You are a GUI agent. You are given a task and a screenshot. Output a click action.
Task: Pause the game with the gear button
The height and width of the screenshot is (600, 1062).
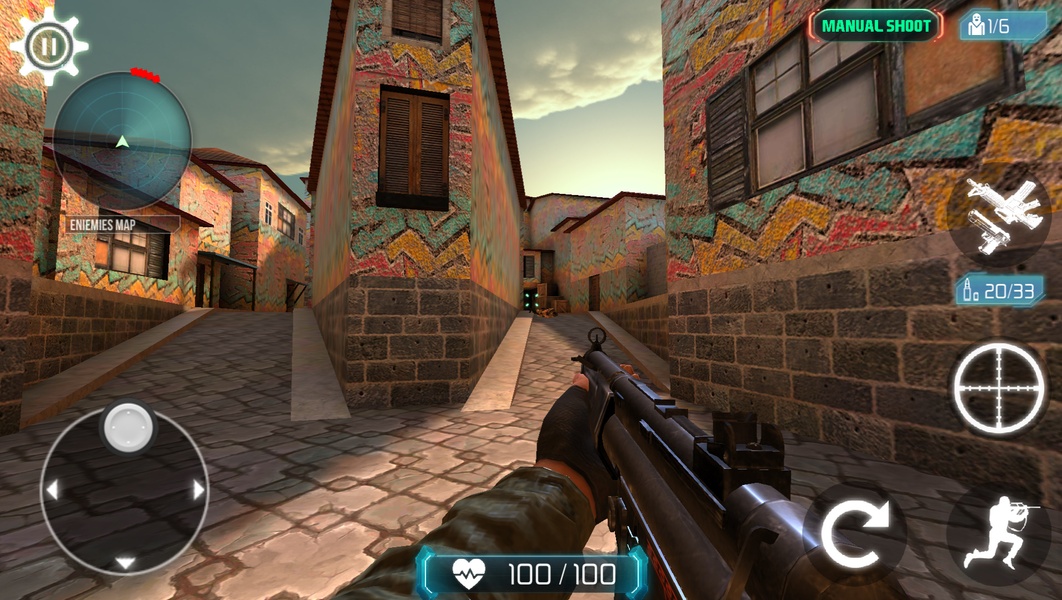tap(47, 44)
